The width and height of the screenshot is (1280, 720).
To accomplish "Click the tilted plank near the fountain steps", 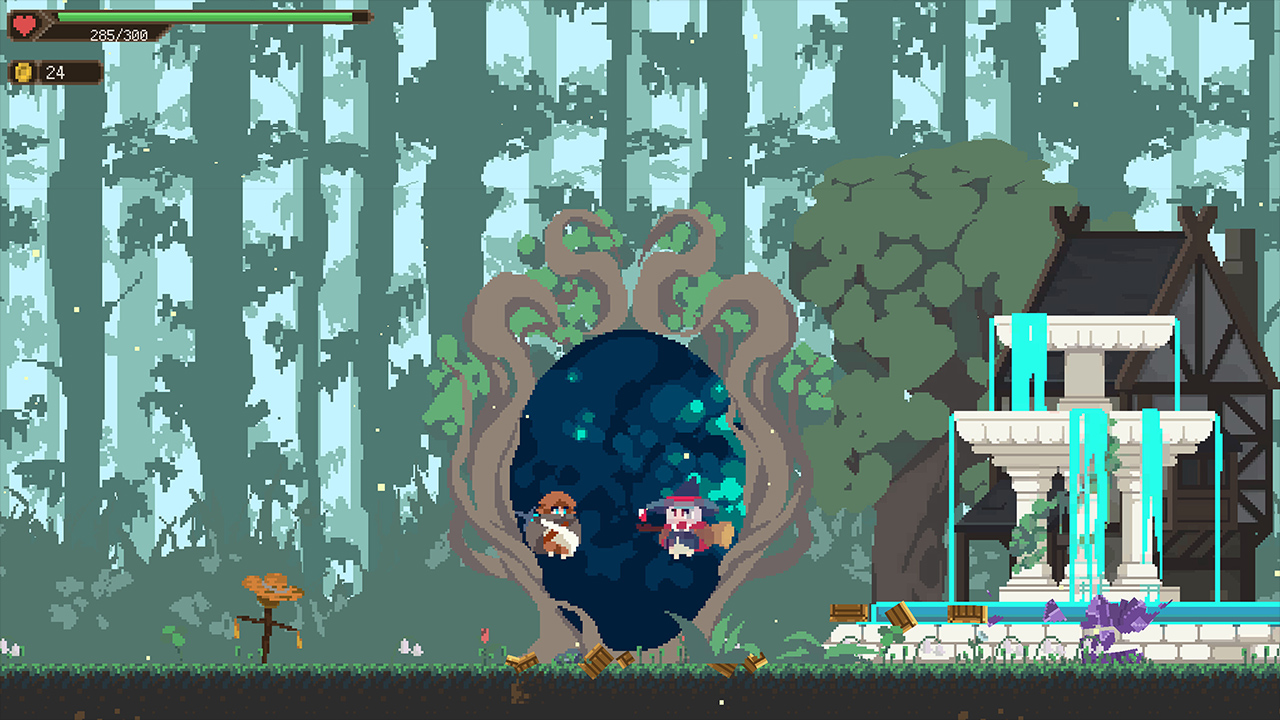I will point(900,615).
